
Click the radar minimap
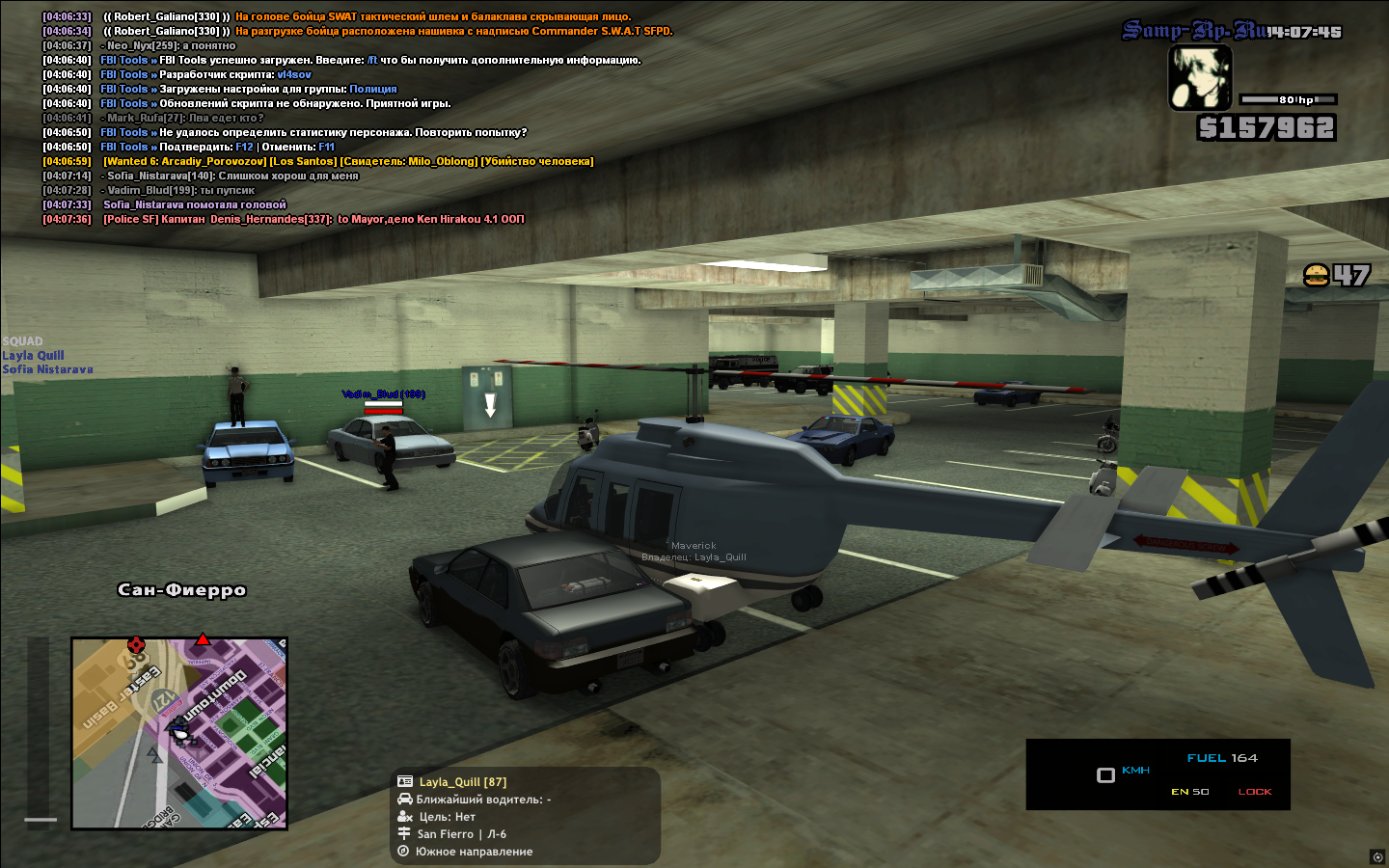coord(179,733)
